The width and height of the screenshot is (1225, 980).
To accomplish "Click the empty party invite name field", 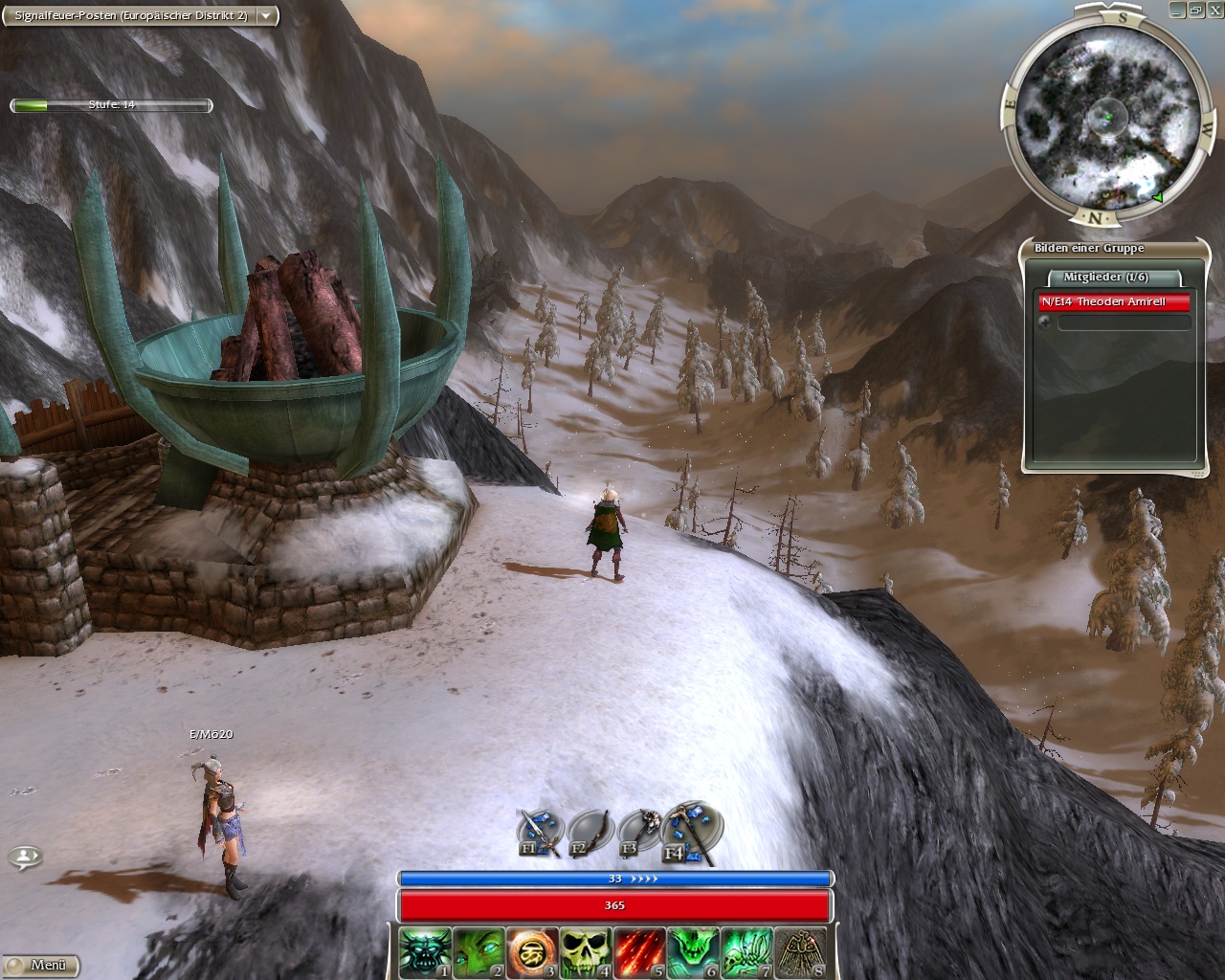I will pyautogui.click(x=1124, y=323).
